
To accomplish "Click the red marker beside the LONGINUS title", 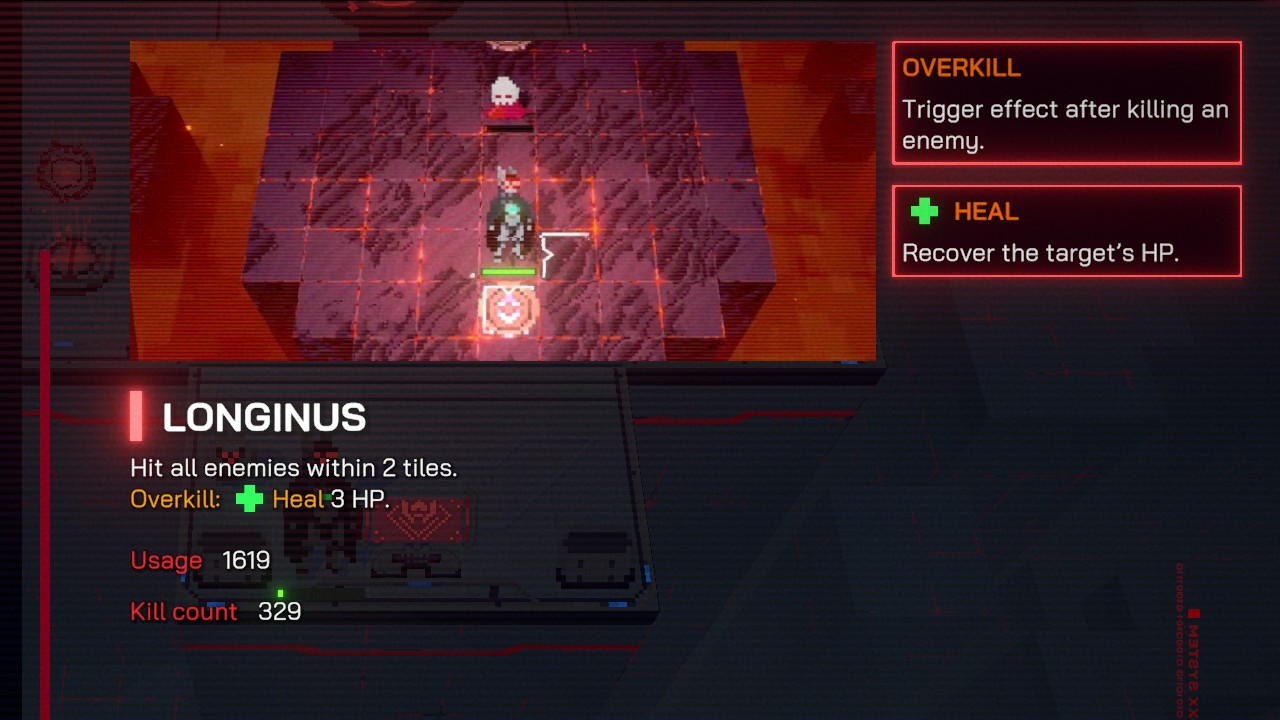I will coord(136,417).
